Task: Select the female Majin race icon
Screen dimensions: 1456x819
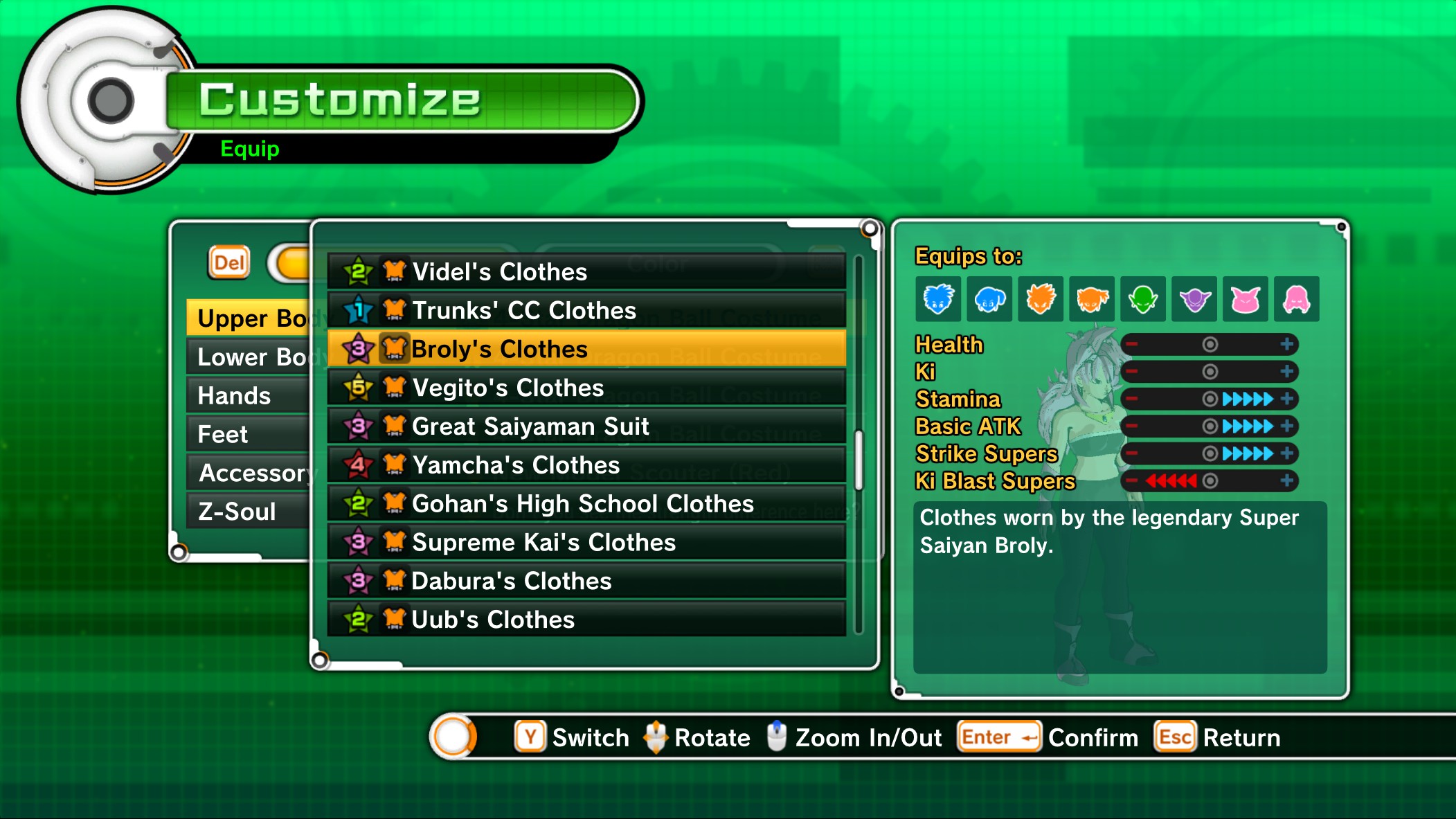Action: pos(1296,300)
